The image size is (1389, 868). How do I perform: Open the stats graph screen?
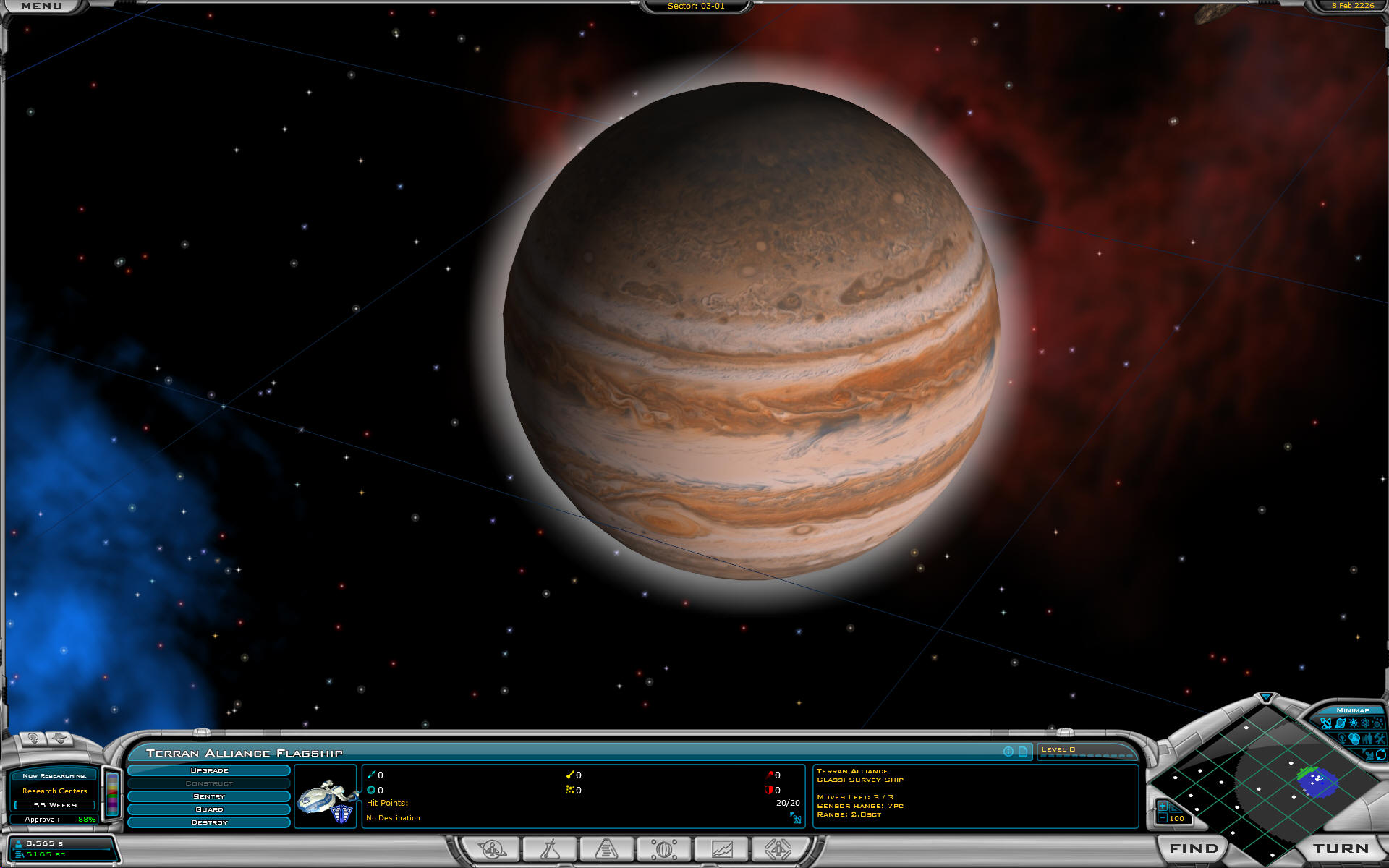coord(722,848)
